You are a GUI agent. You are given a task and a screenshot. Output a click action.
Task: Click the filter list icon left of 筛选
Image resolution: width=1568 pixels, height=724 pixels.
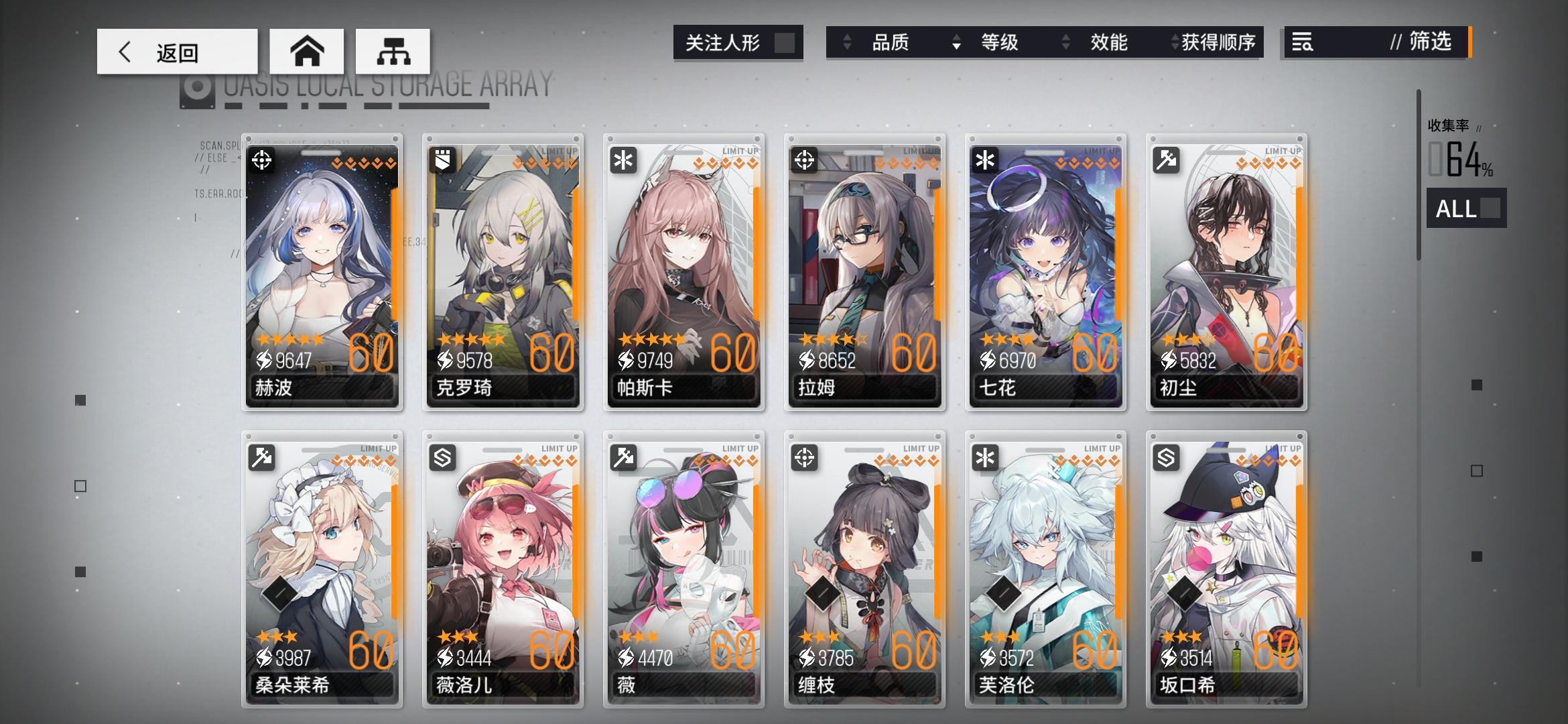tap(1303, 43)
